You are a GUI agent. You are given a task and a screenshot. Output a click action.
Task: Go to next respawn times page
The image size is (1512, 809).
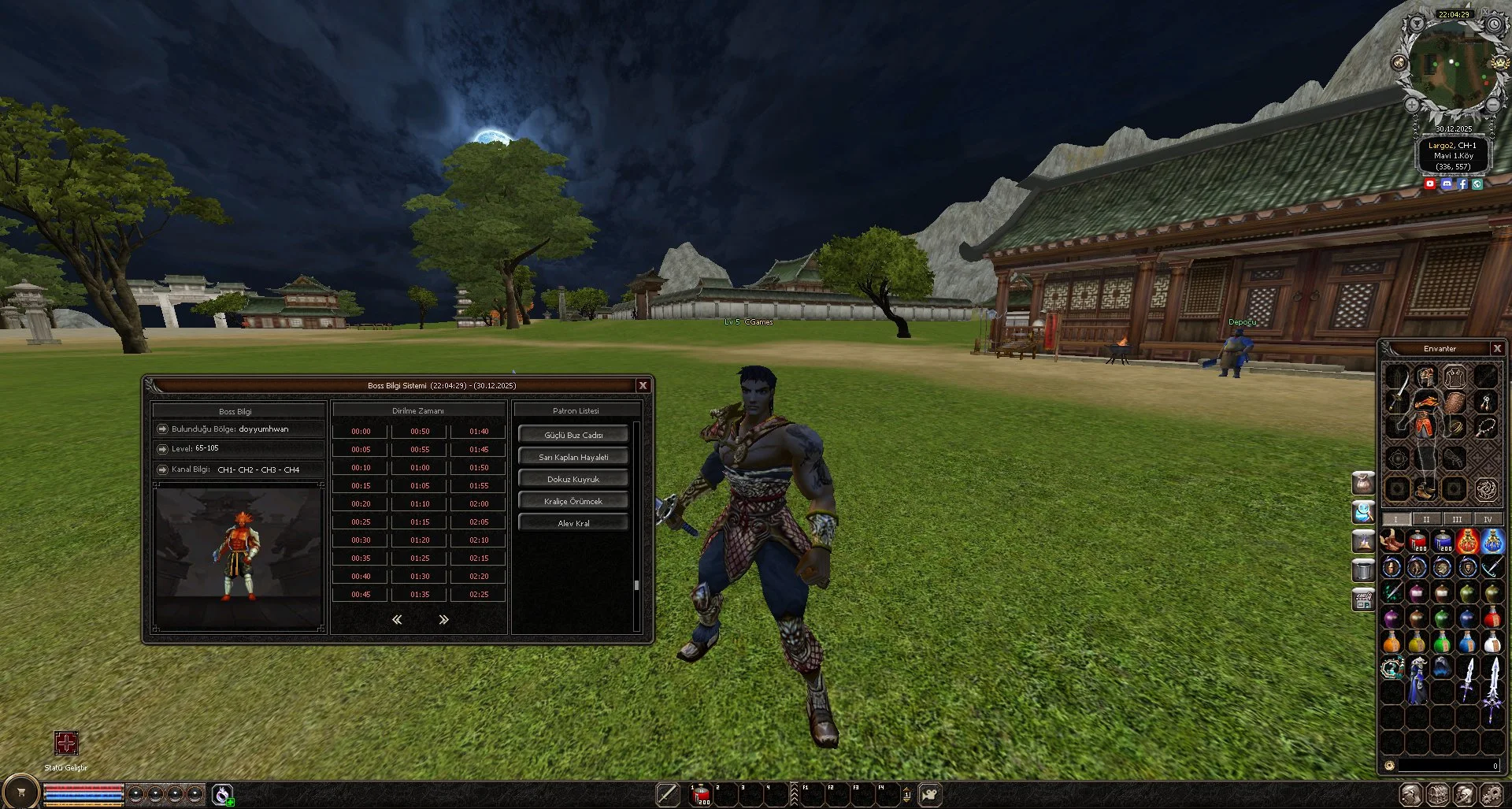point(443,620)
